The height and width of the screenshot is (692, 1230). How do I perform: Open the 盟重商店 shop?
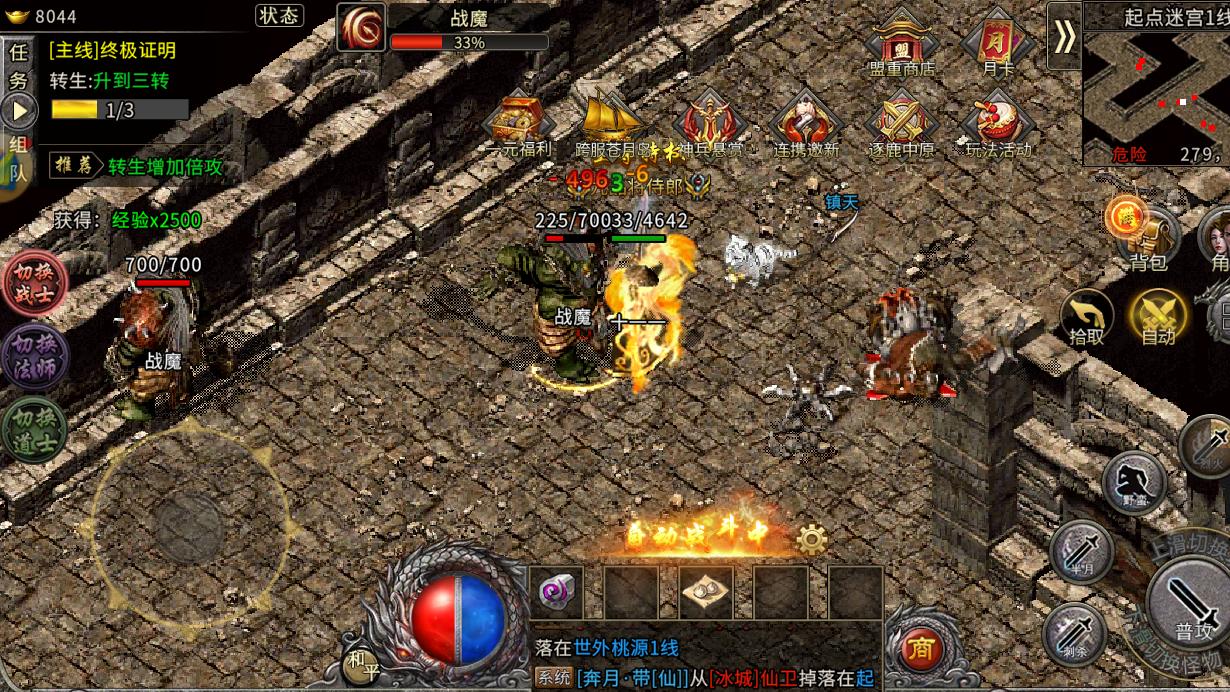[901, 46]
